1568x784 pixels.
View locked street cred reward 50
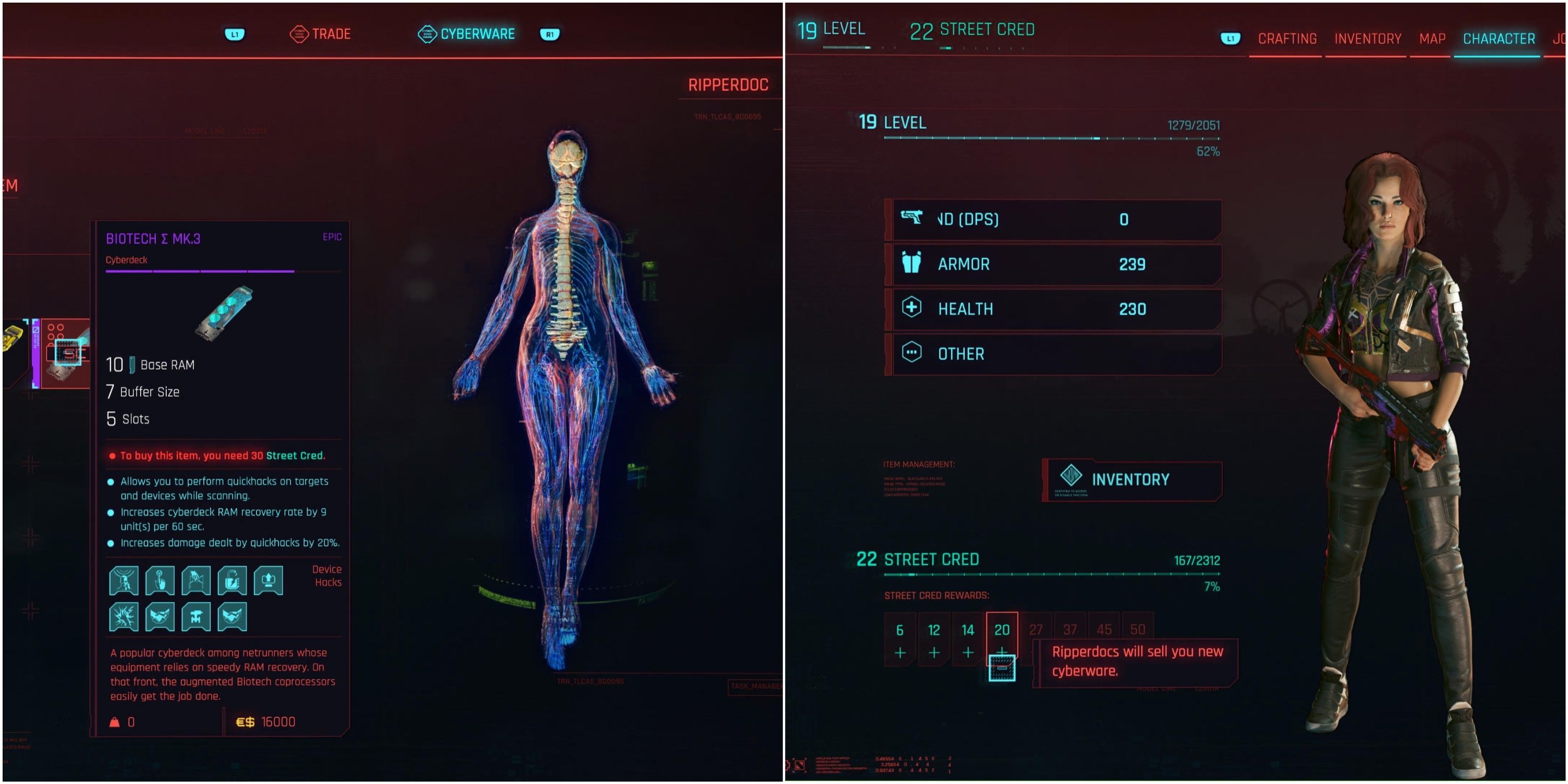[1137, 629]
